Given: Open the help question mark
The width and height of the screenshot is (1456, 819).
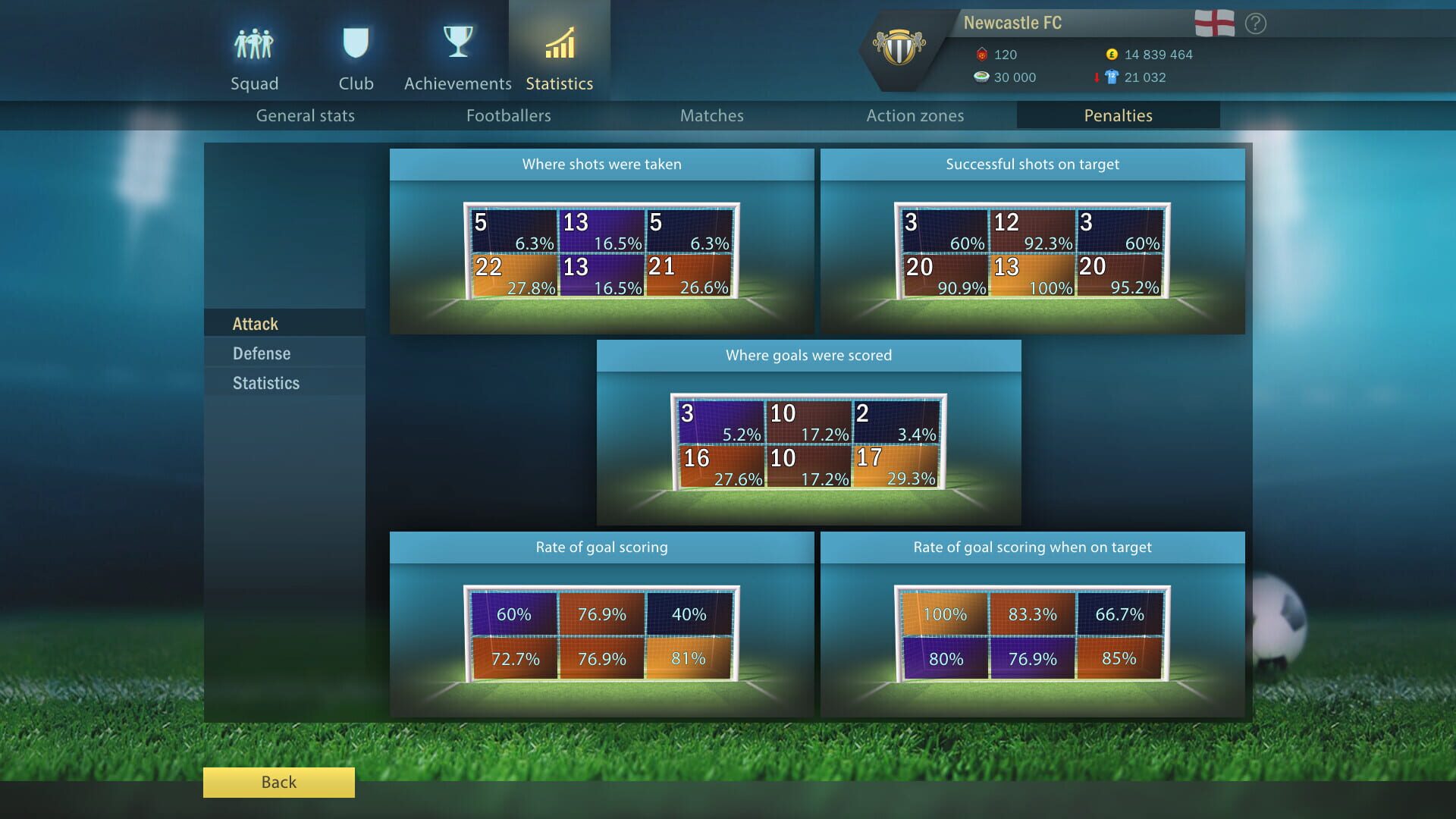Looking at the screenshot, I should tap(1256, 24).
